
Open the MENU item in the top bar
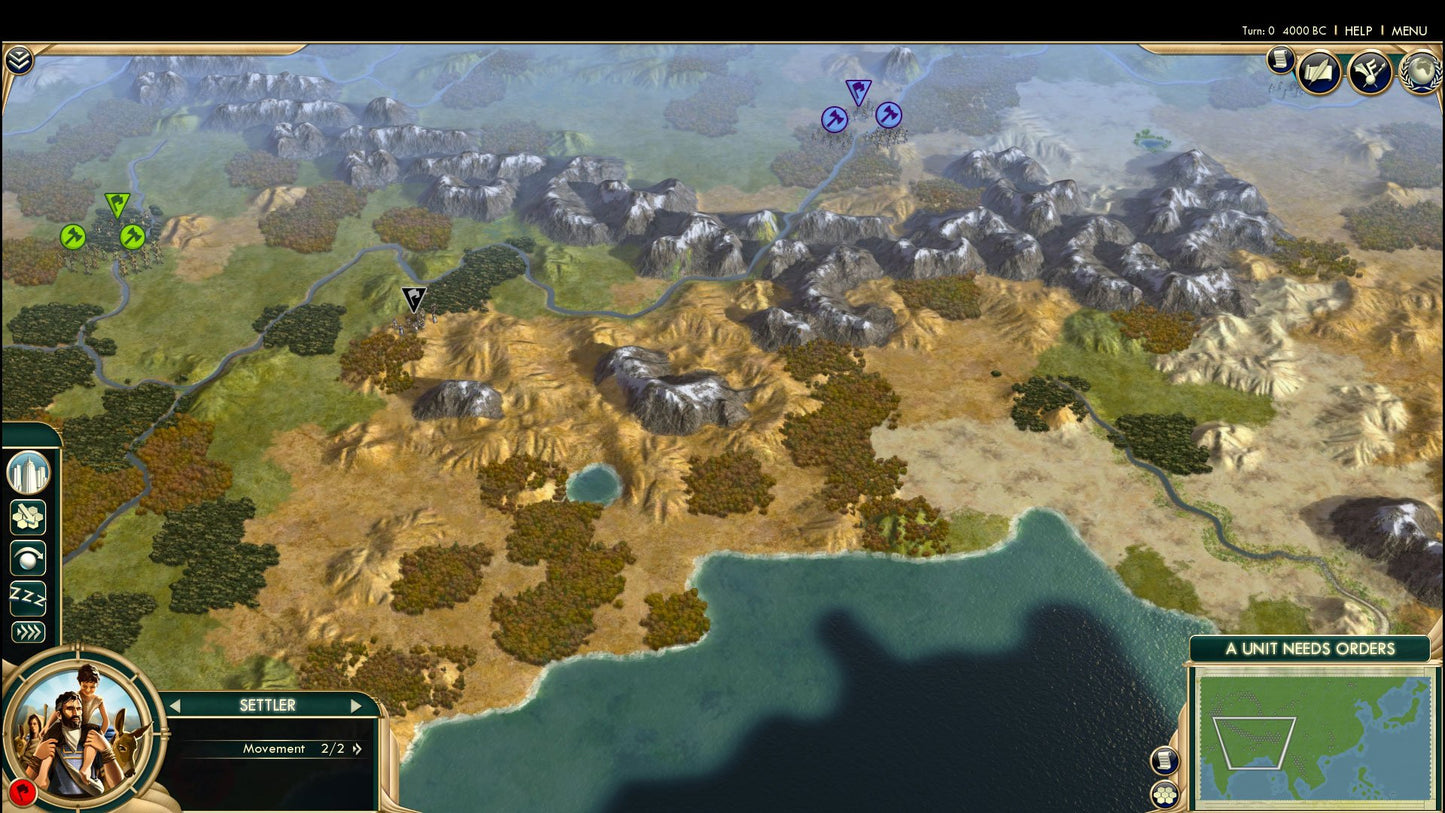click(1408, 31)
